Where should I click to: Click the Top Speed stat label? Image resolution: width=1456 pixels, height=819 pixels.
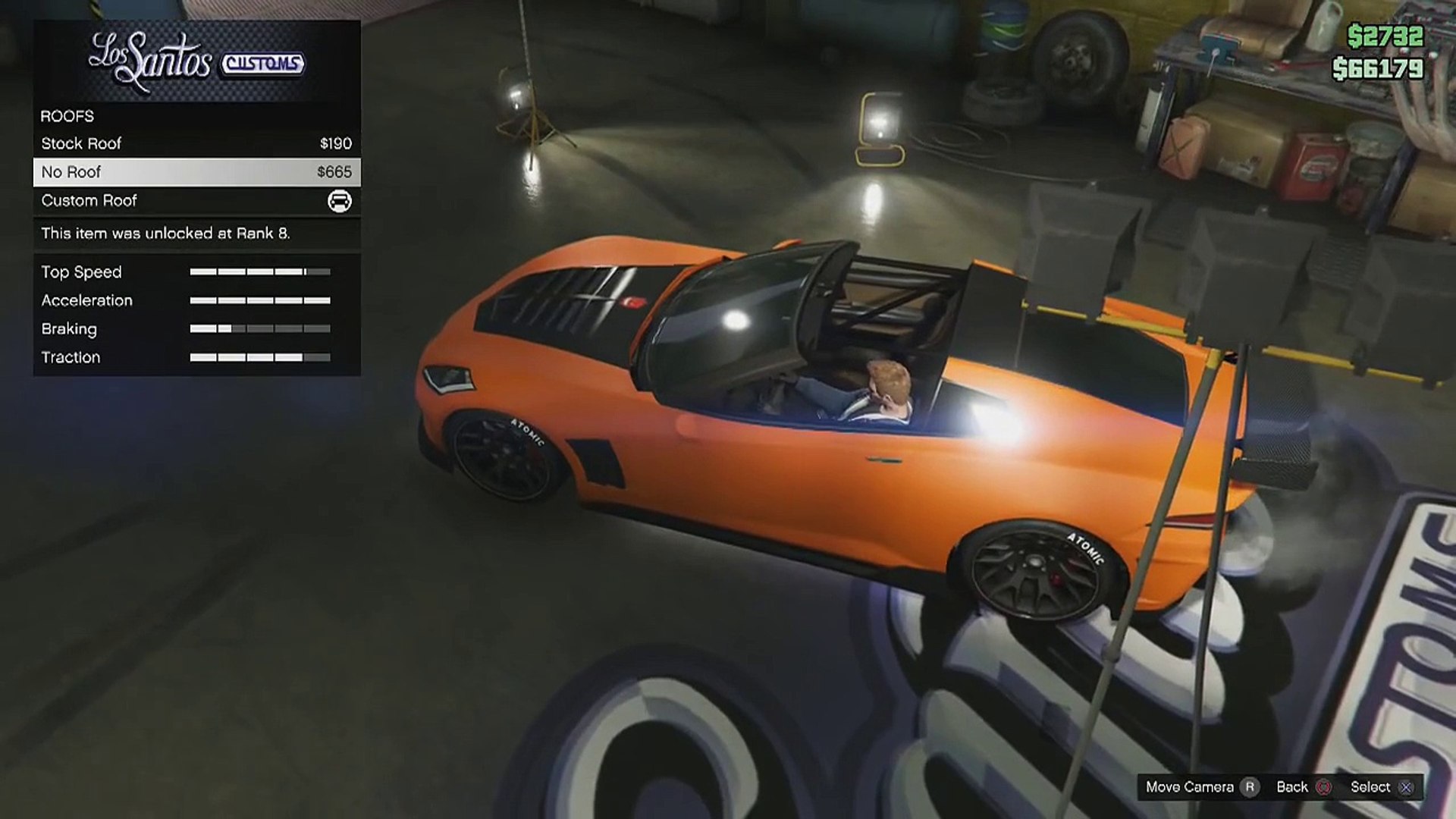(82, 271)
